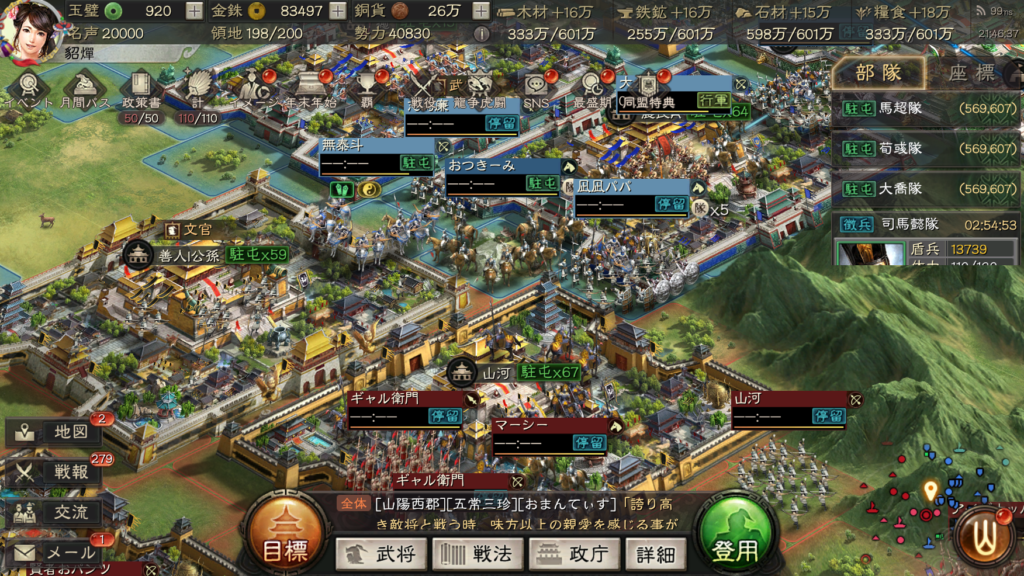Tap the round 目標 objectives button

click(284, 536)
